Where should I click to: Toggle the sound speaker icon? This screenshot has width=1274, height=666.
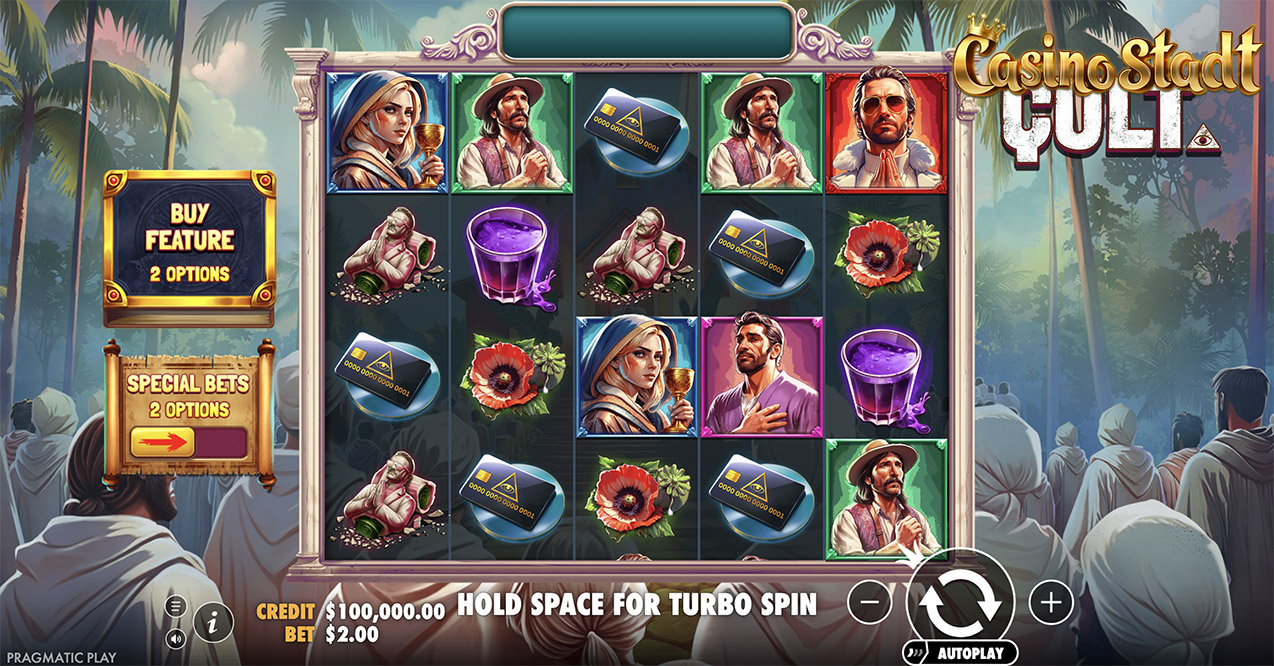pos(176,637)
